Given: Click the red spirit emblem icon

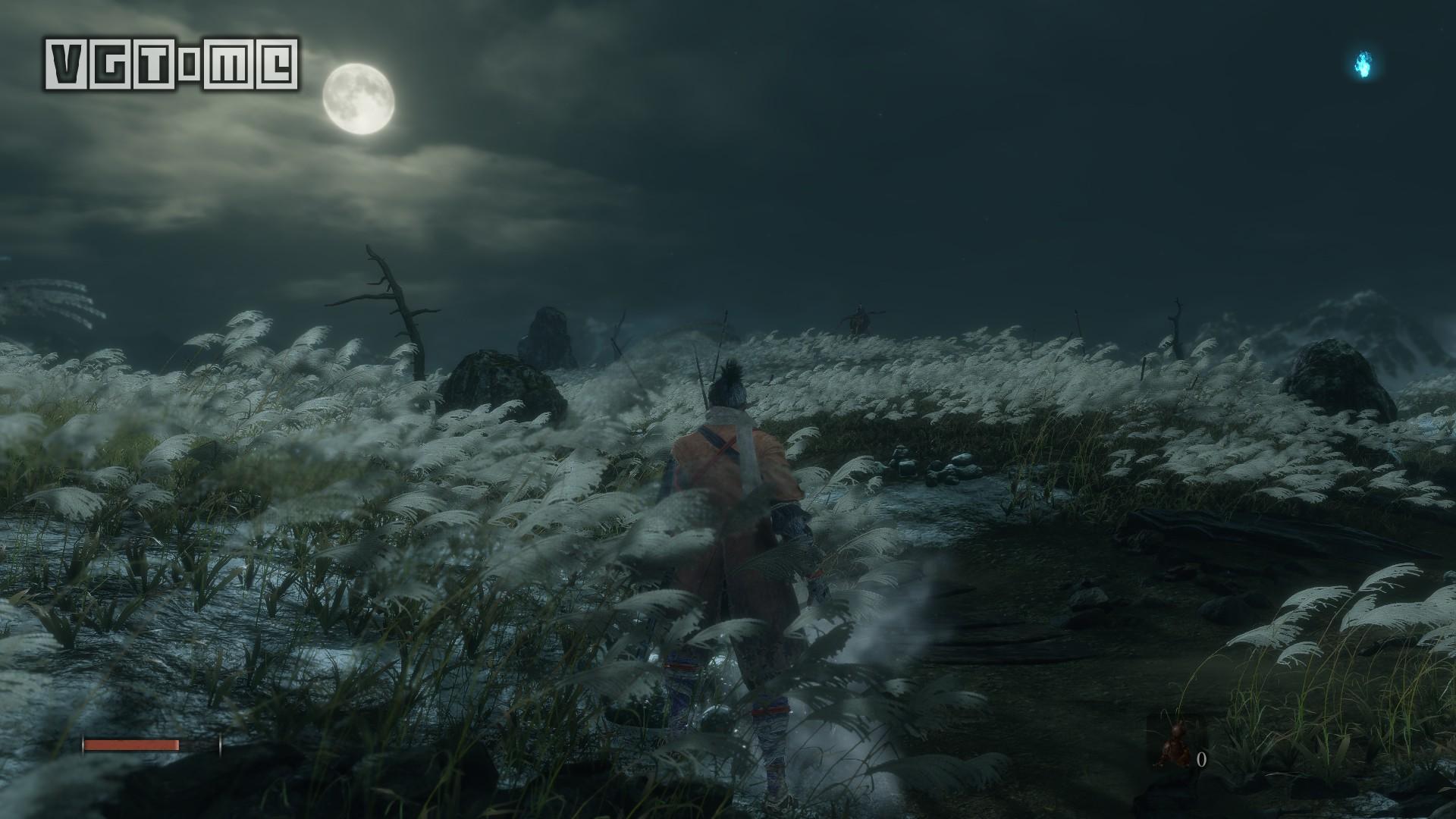Looking at the screenshot, I should (1176, 745).
